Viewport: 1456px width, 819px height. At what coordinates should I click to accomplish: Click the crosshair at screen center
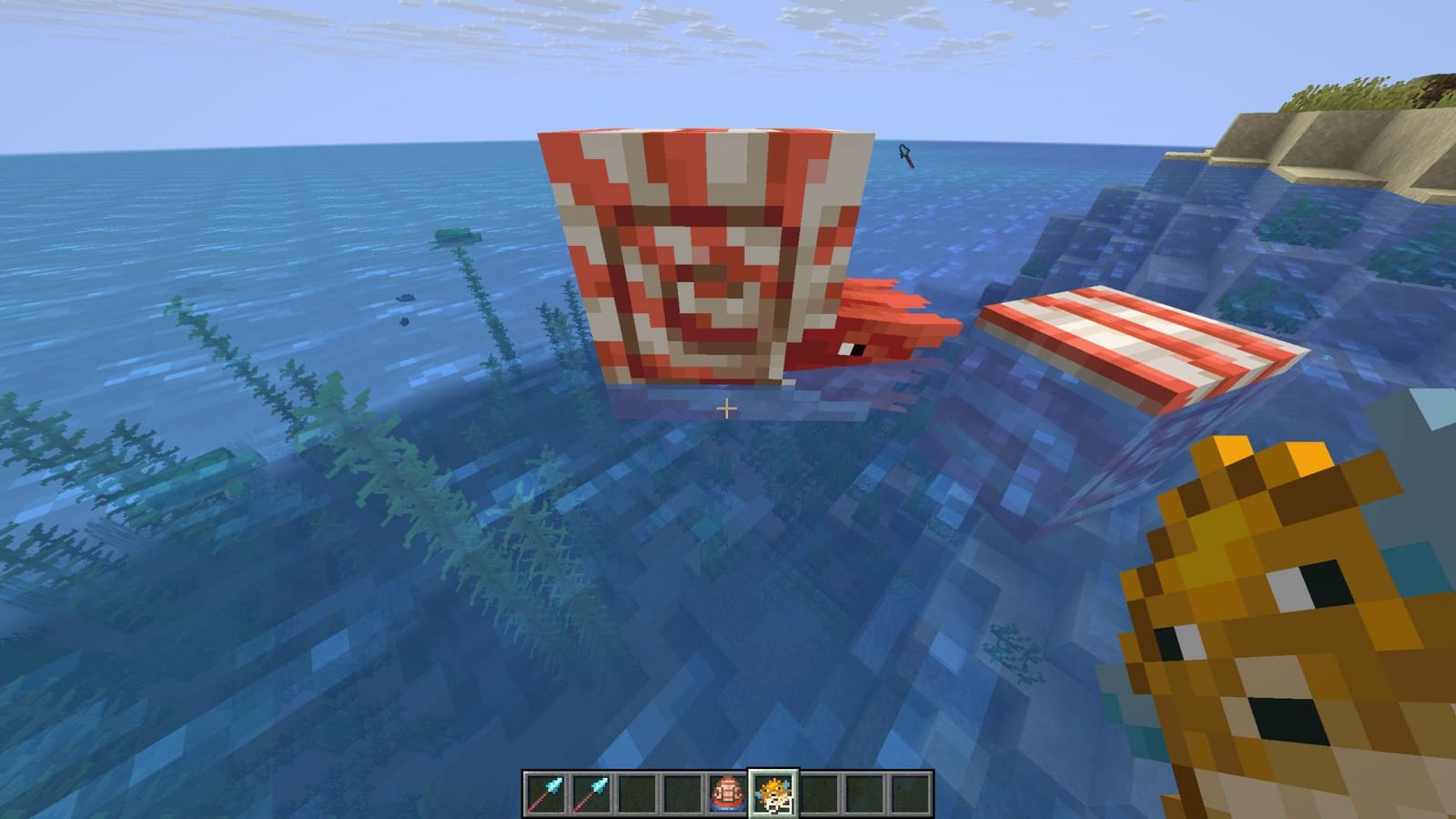728,409
